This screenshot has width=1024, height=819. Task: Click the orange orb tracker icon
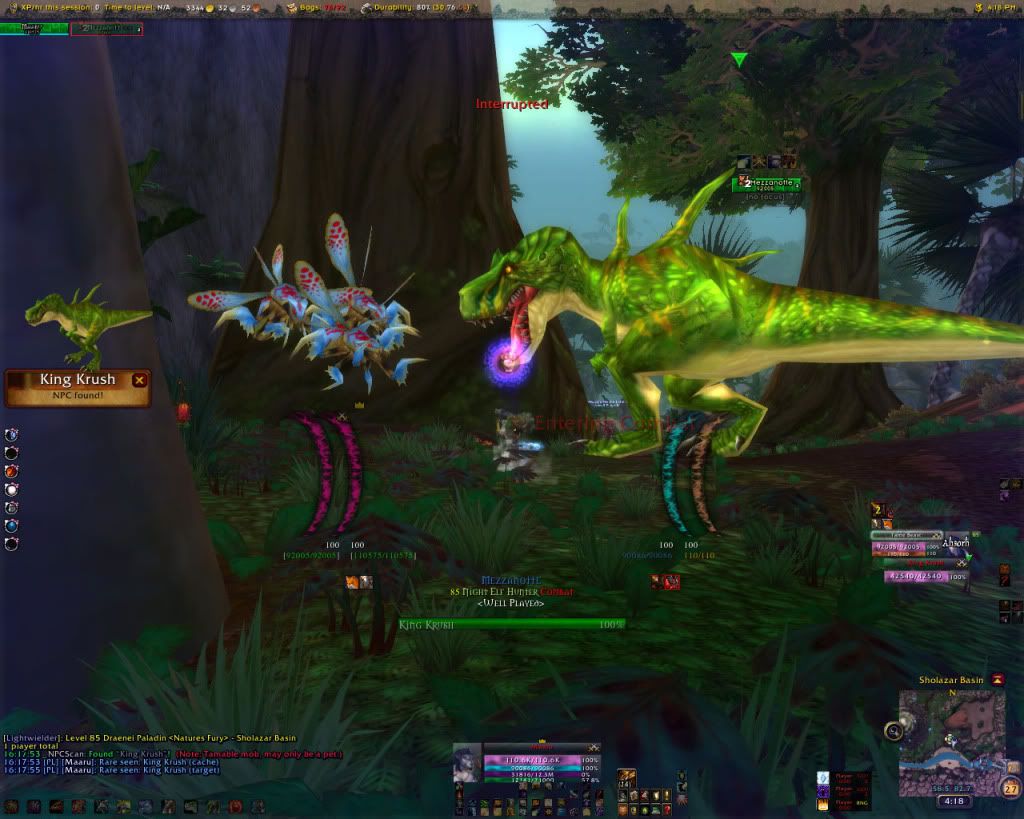[12, 471]
